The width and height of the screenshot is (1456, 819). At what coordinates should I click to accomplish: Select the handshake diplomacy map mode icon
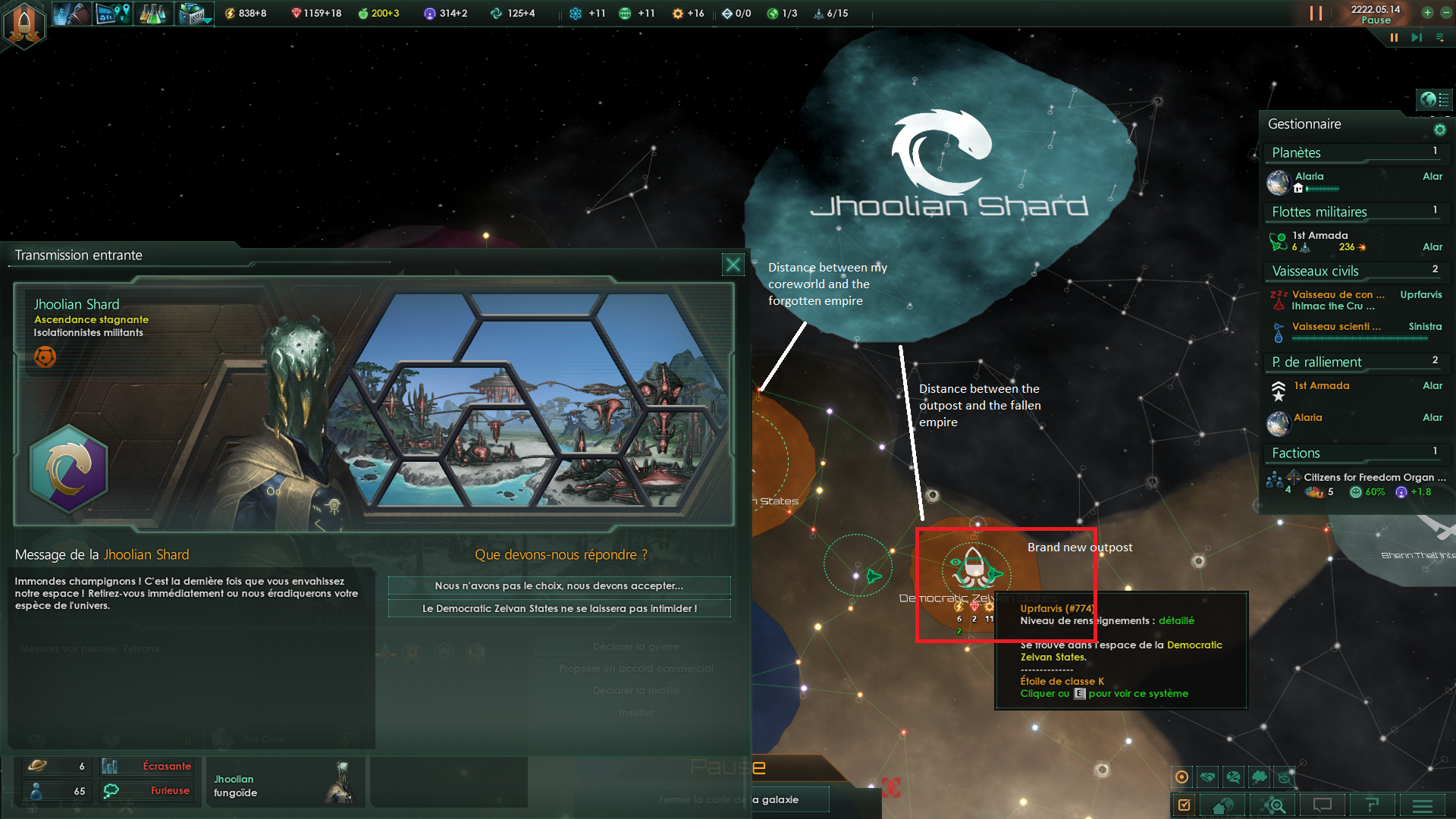1208,777
